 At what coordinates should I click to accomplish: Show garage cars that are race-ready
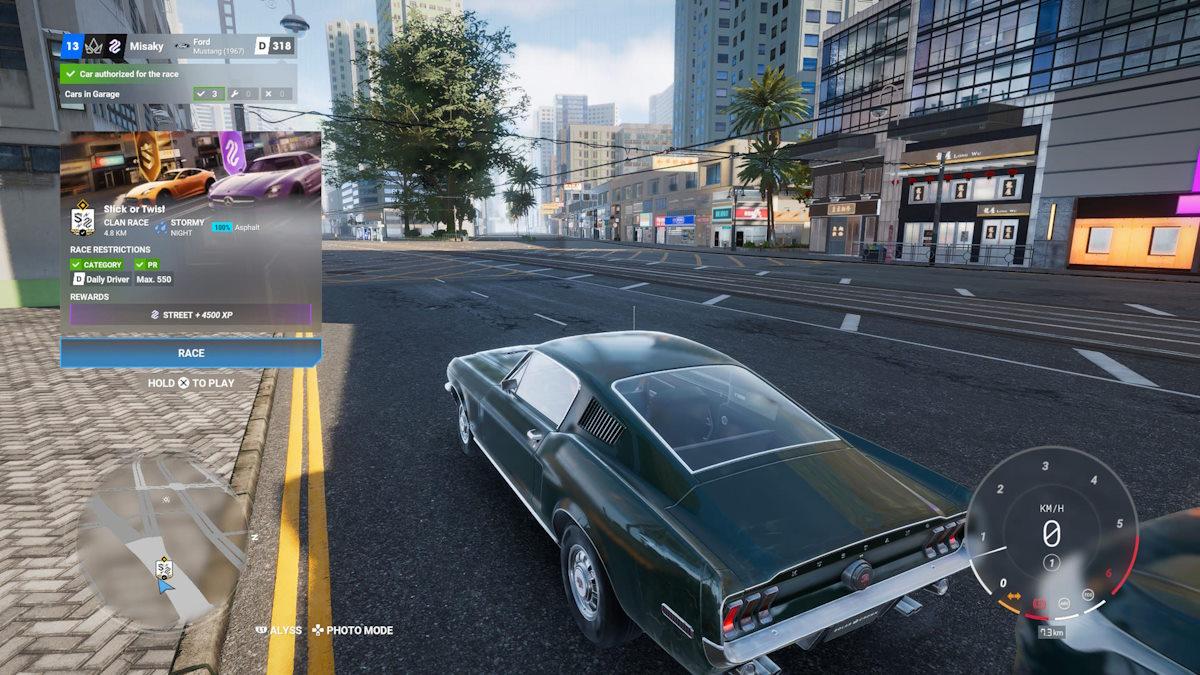pos(209,94)
